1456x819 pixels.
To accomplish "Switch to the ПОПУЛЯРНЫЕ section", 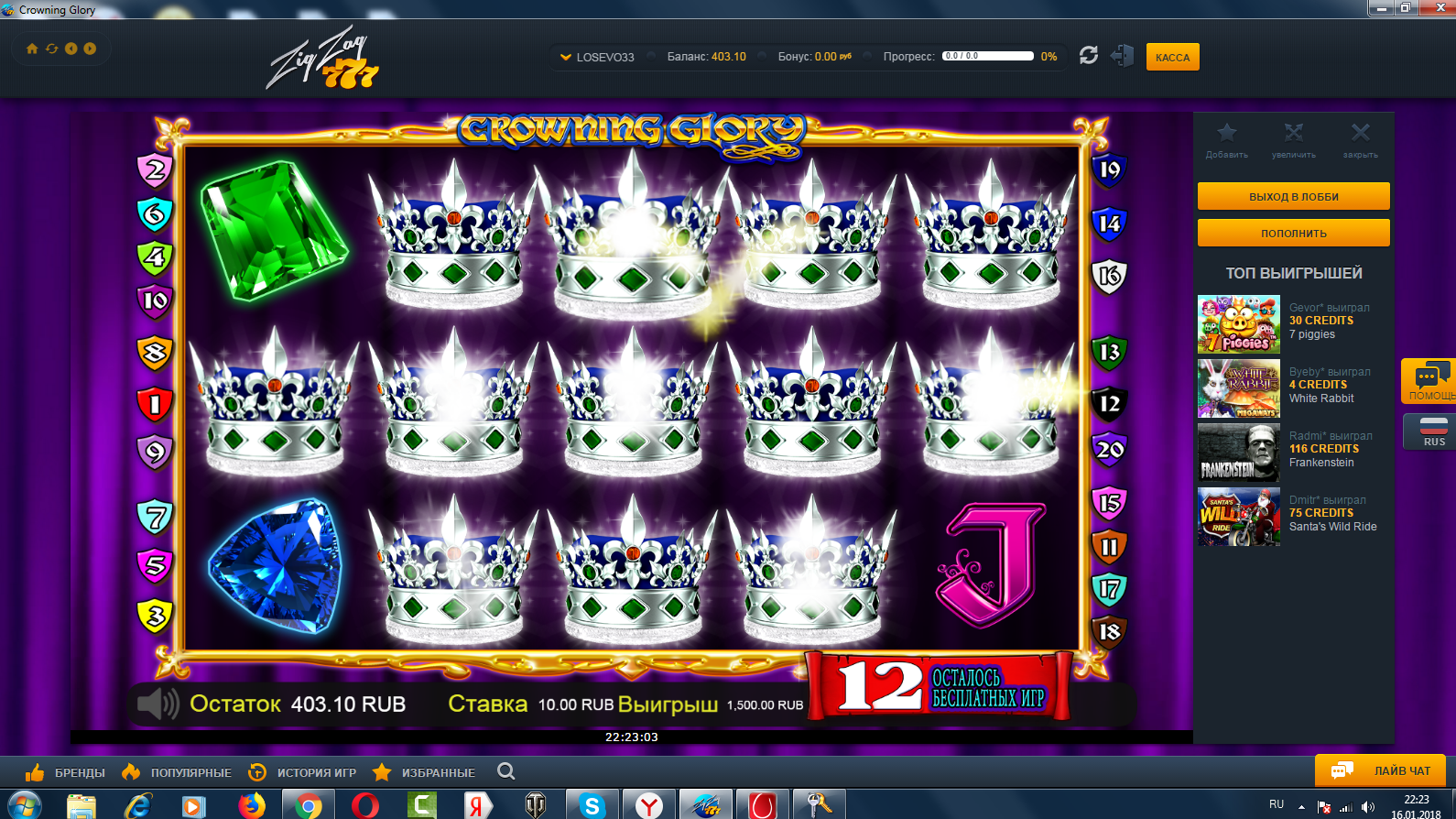I will pyautogui.click(x=190, y=771).
